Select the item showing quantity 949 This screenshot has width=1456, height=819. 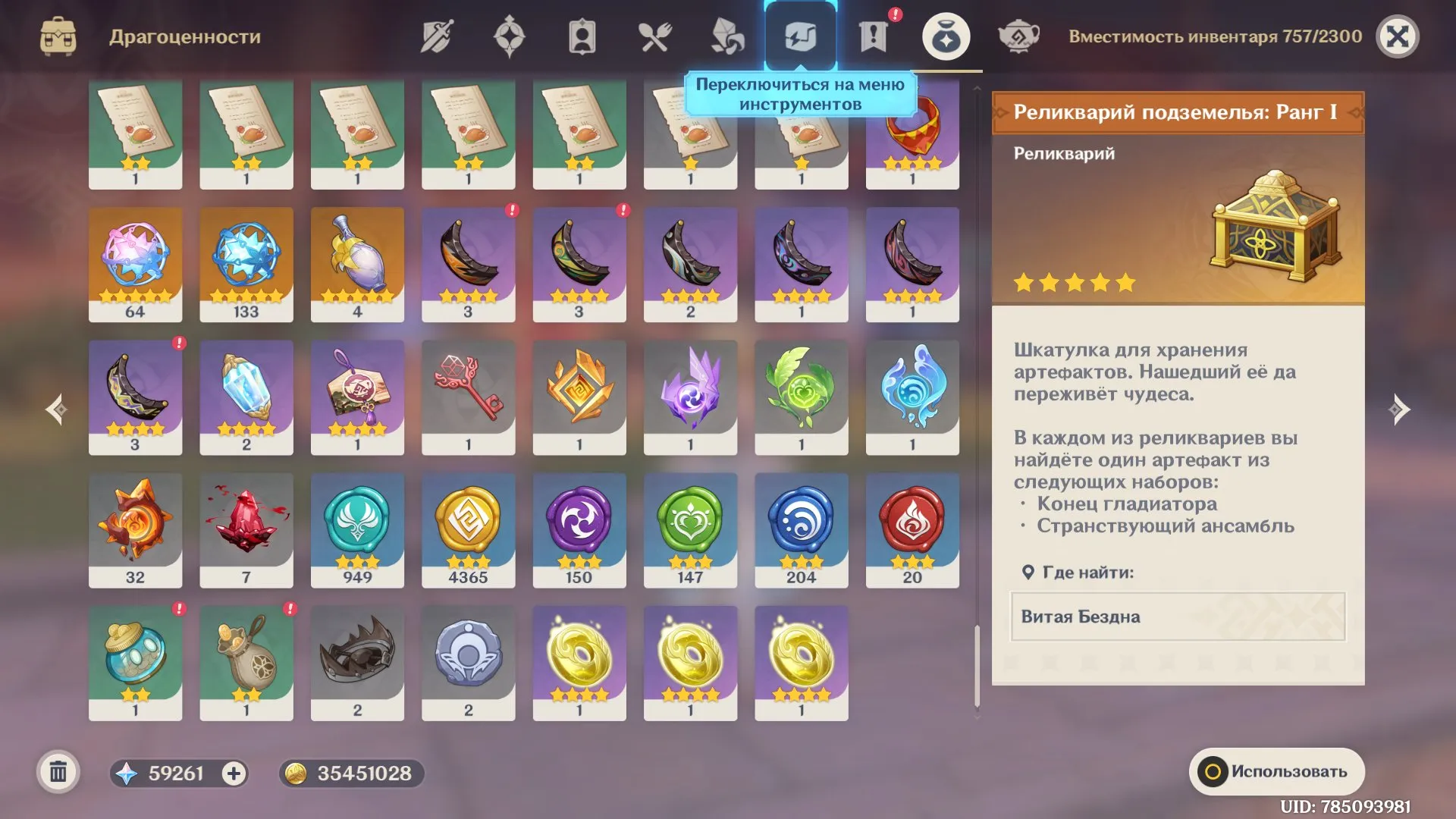click(x=358, y=529)
